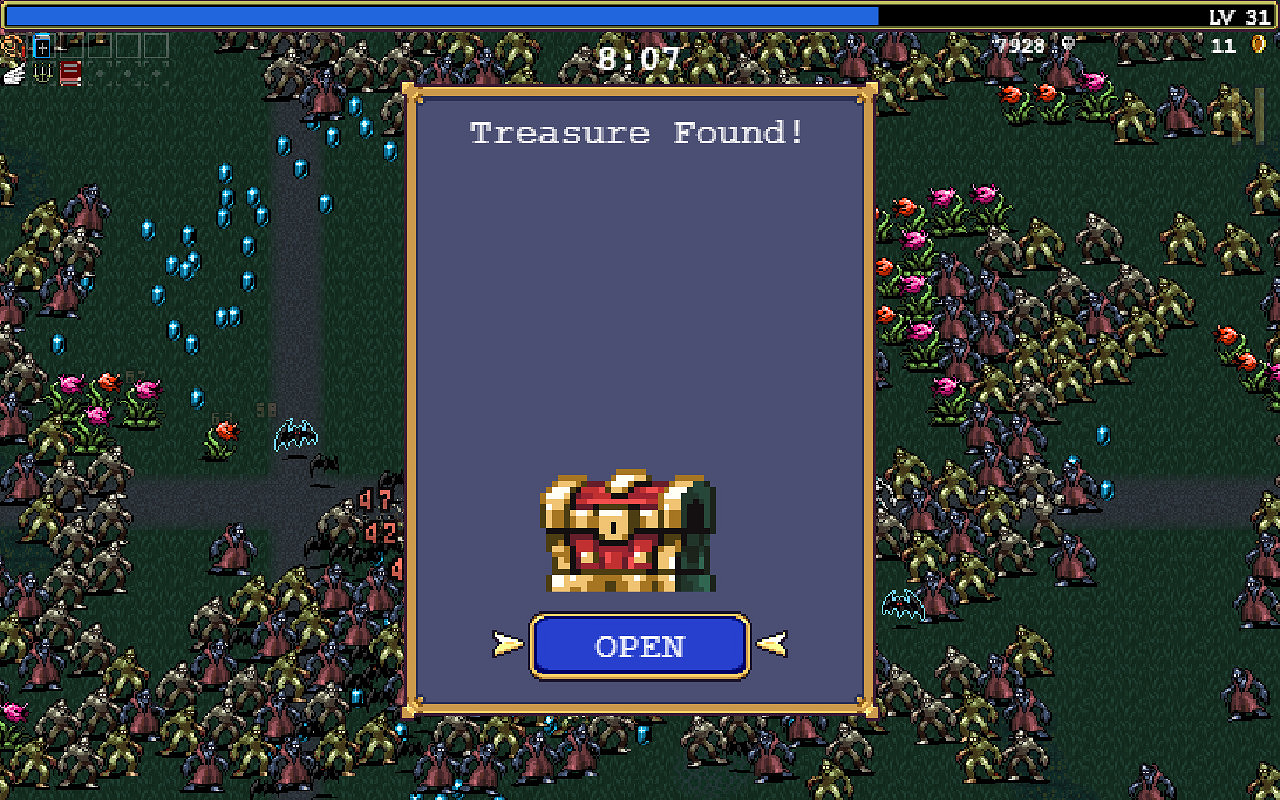Screen dimensions: 1280x800
Task: Select the red Spellbinder book icon
Action: pos(70,73)
